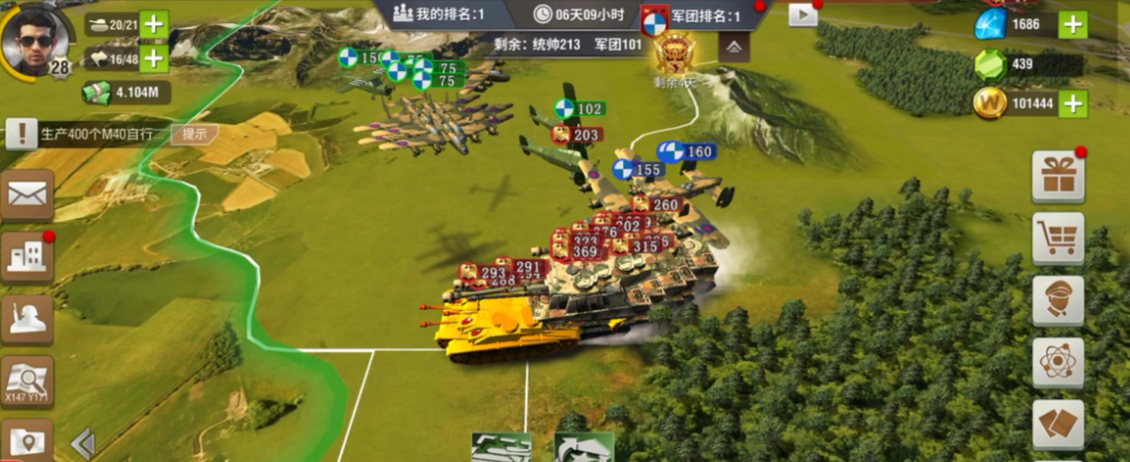Collapse the left sidebar with double arrow
This screenshot has height=462, width=1130.
pyautogui.click(x=83, y=443)
